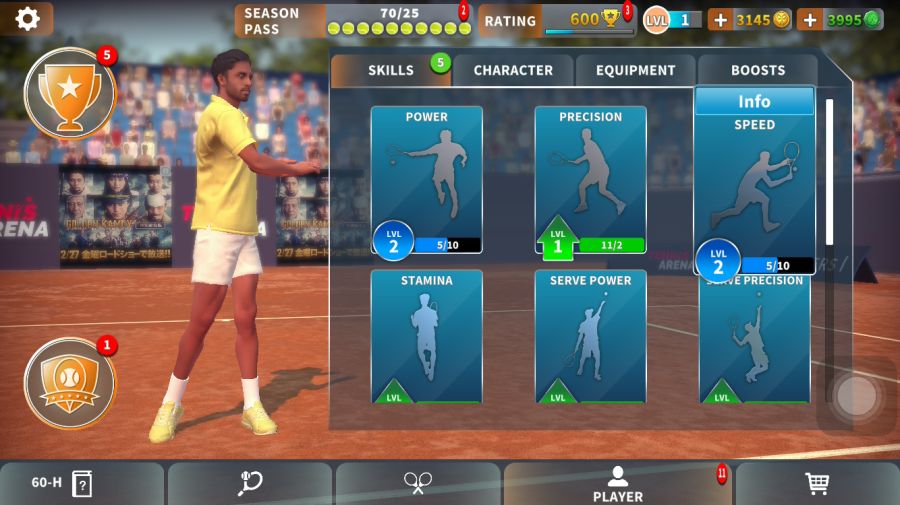Image resolution: width=900 pixels, height=505 pixels.
Task: Show Info for the Speed skill
Action: (x=754, y=101)
